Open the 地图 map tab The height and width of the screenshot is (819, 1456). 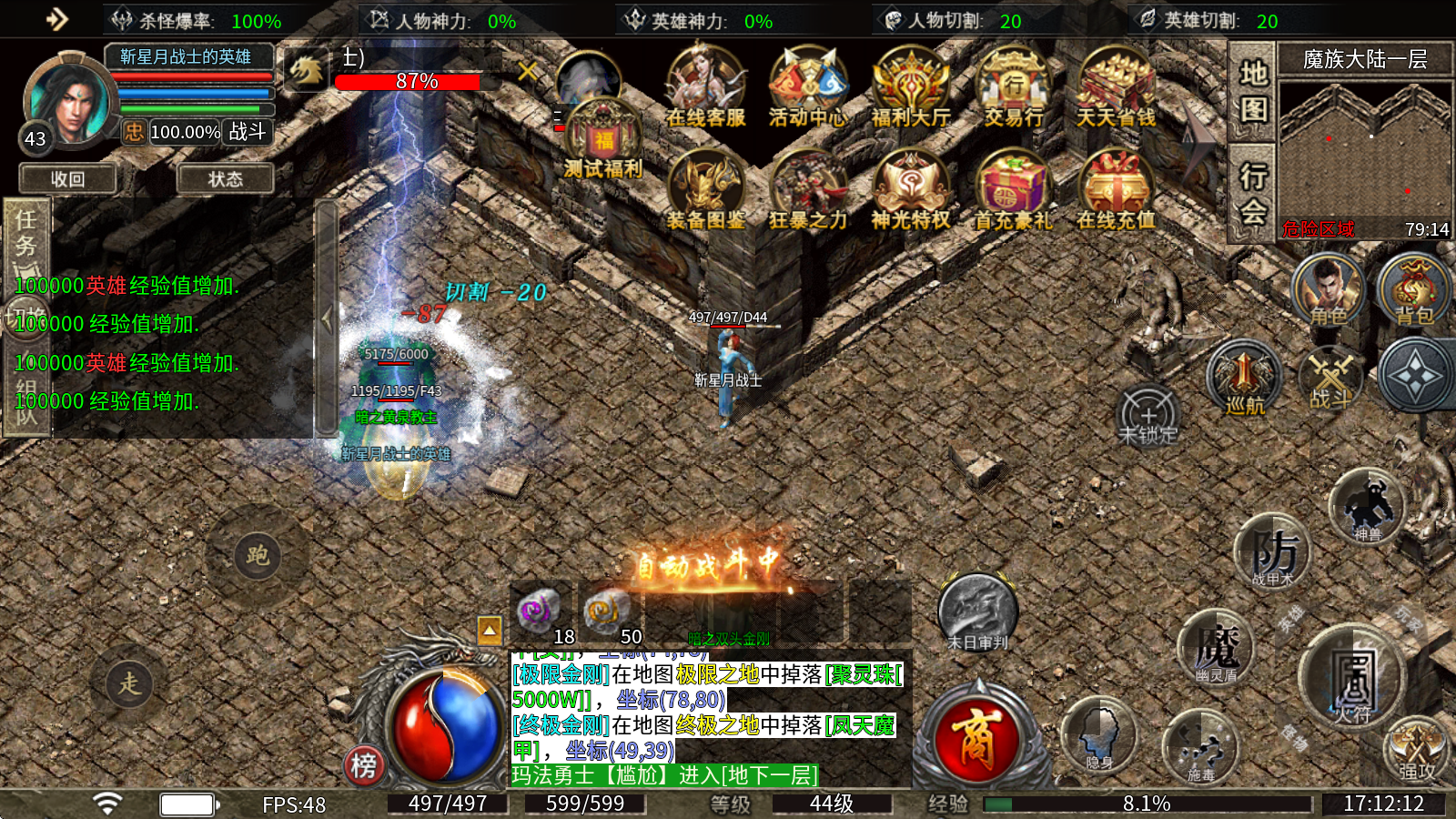click(x=1253, y=91)
